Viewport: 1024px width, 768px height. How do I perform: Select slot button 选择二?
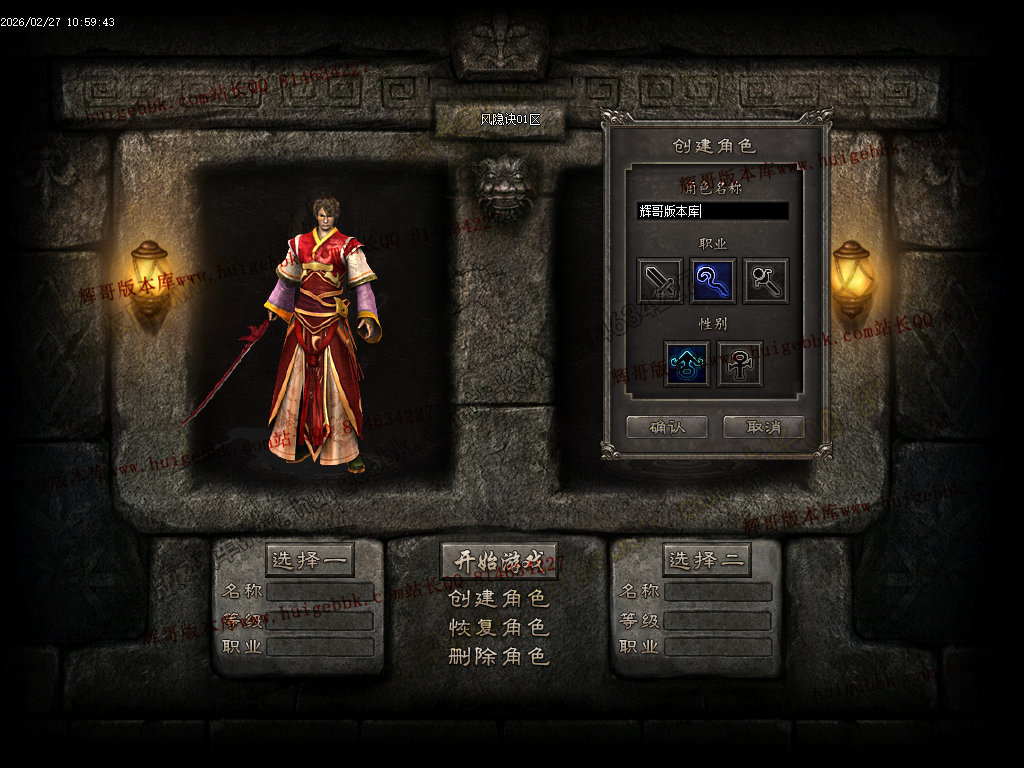pos(706,560)
